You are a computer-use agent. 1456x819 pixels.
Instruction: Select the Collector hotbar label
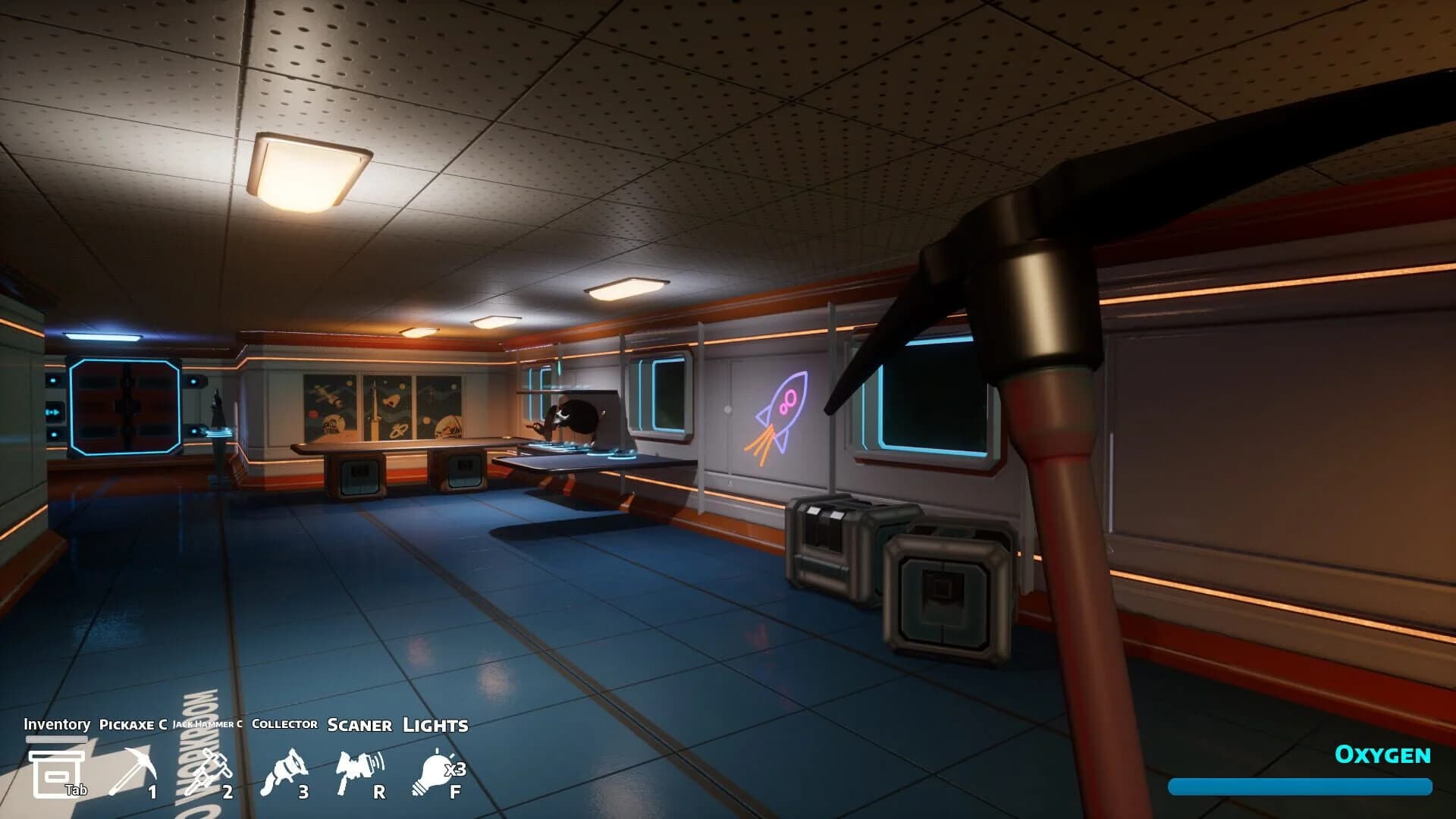[x=285, y=726]
